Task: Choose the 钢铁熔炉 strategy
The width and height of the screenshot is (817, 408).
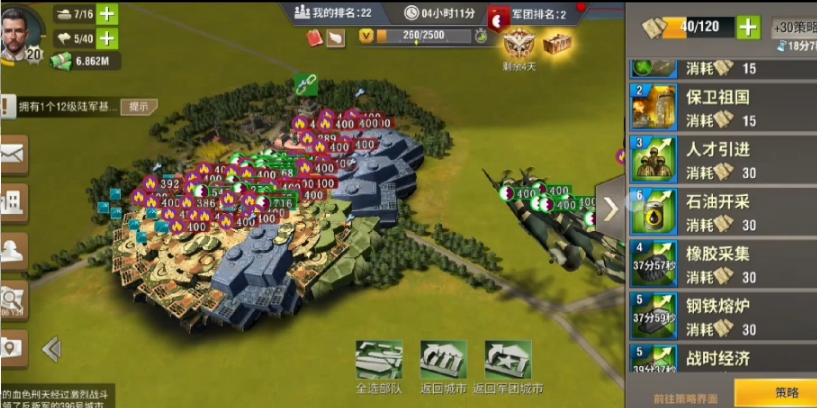Action: point(722,316)
